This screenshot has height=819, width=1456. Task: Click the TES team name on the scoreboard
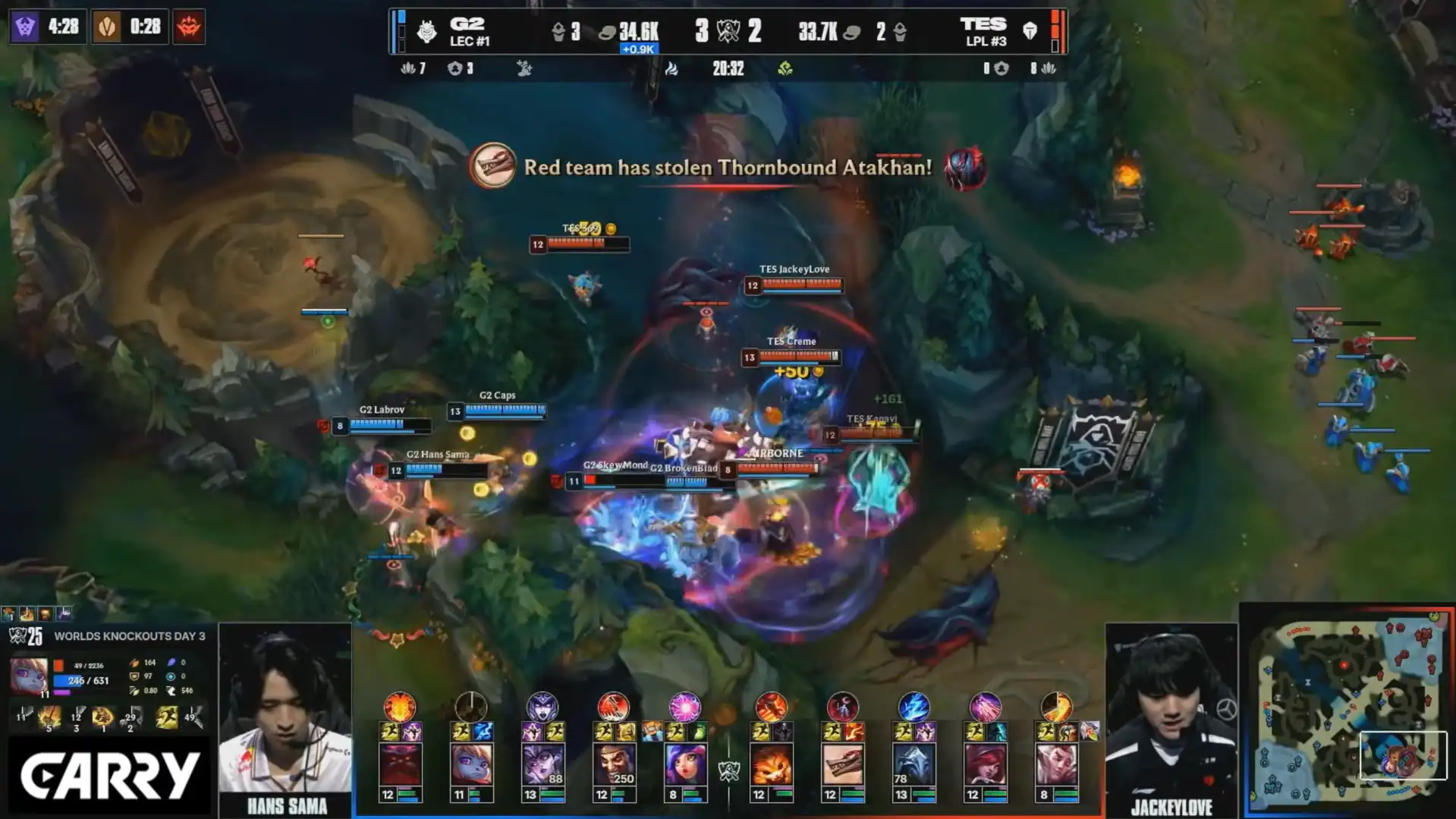pyautogui.click(x=983, y=24)
